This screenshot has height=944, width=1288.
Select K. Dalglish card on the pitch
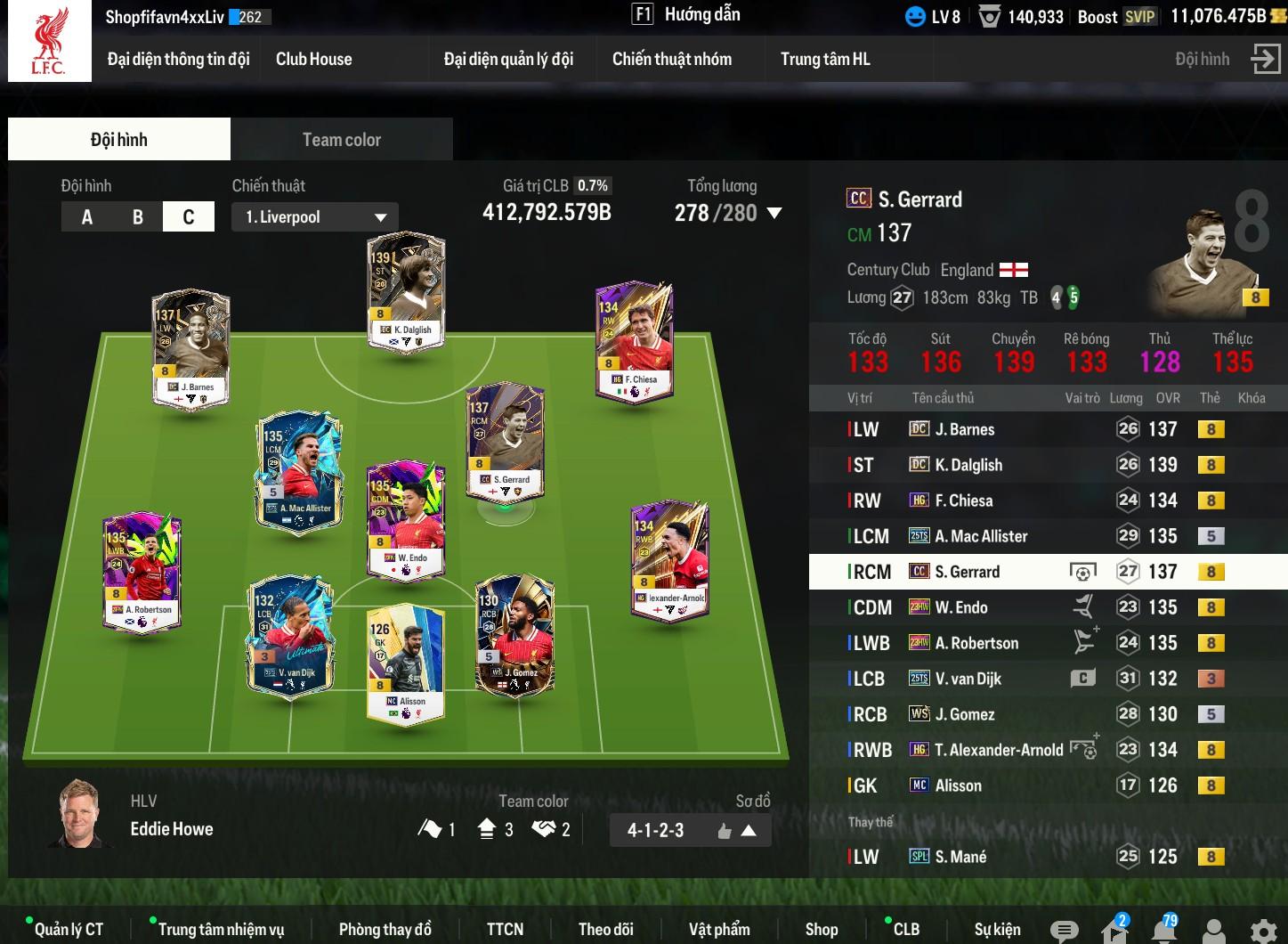click(x=406, y=292)
